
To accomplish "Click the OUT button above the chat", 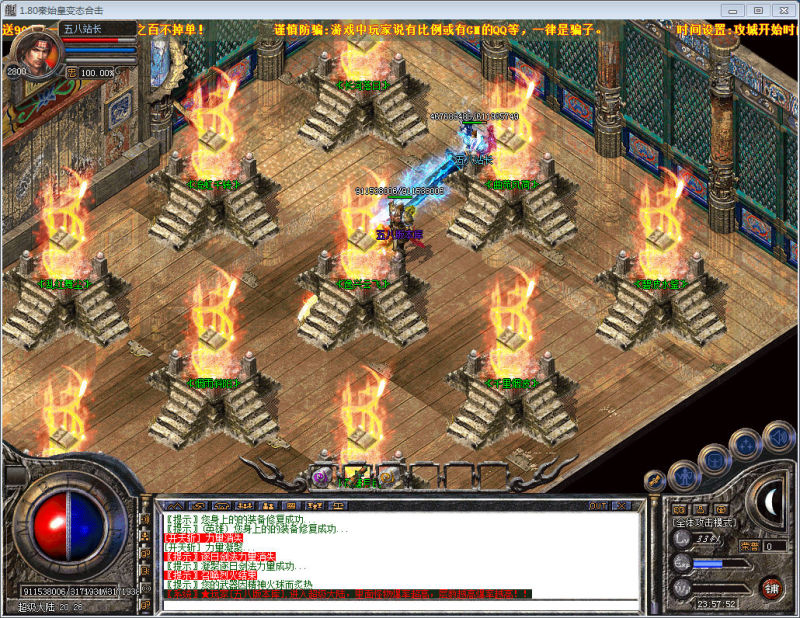I will (599, 506).
